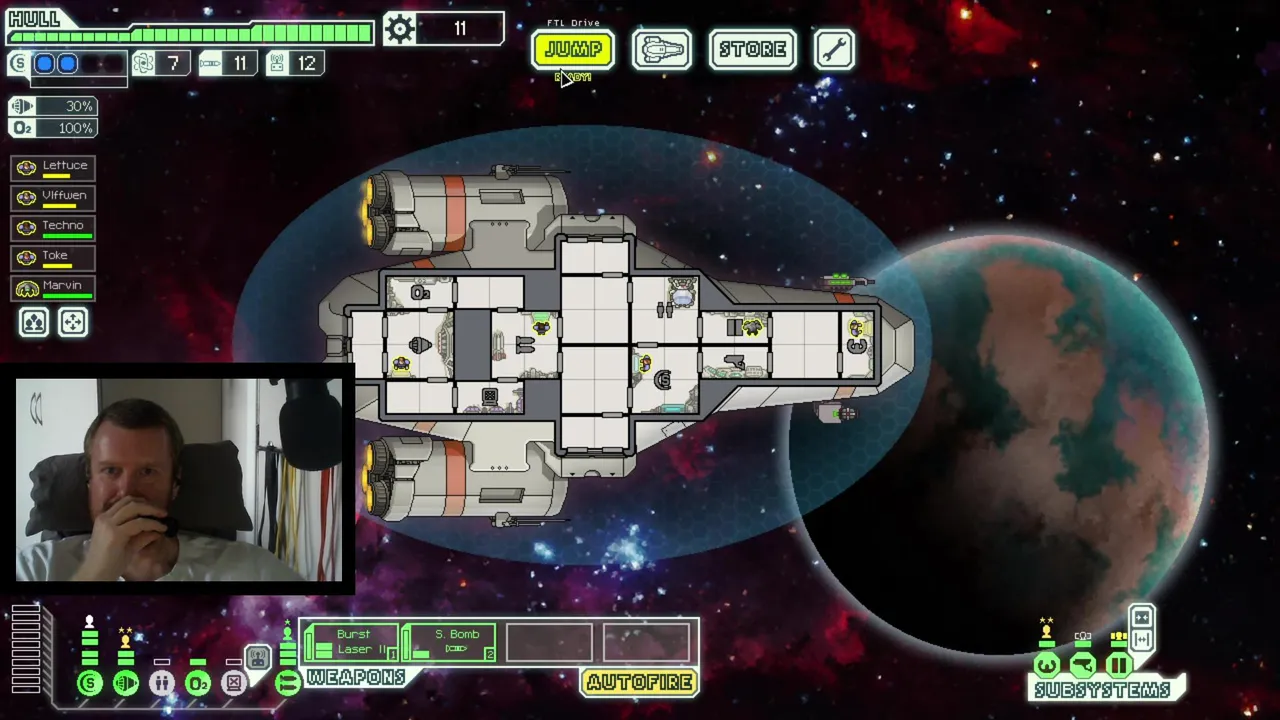Click the shields system icon
Image resolution: width=1280 pixels, height=720 pixels.
tap(90, 684)
